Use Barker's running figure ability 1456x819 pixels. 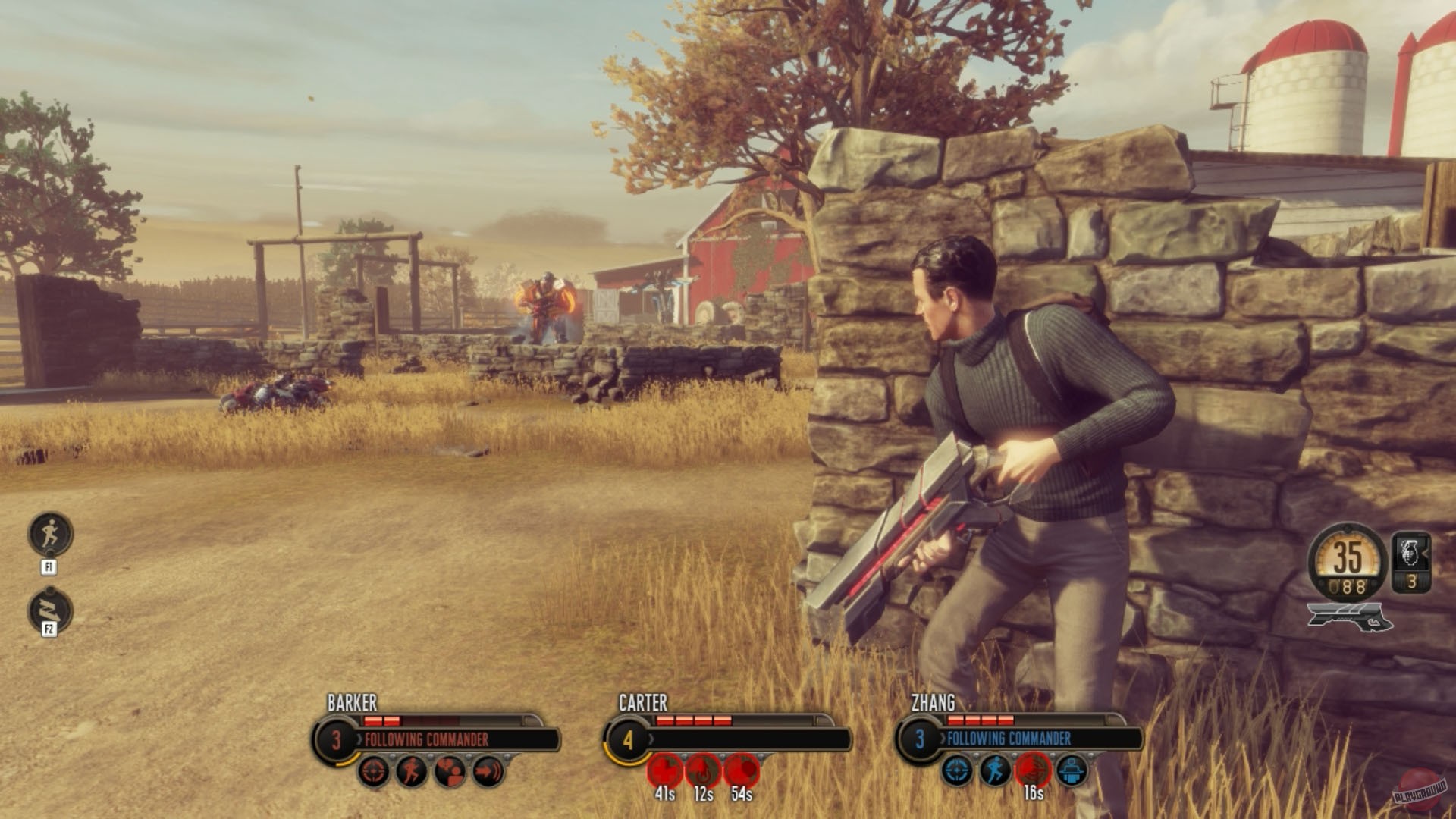click(x=412, y=771)
